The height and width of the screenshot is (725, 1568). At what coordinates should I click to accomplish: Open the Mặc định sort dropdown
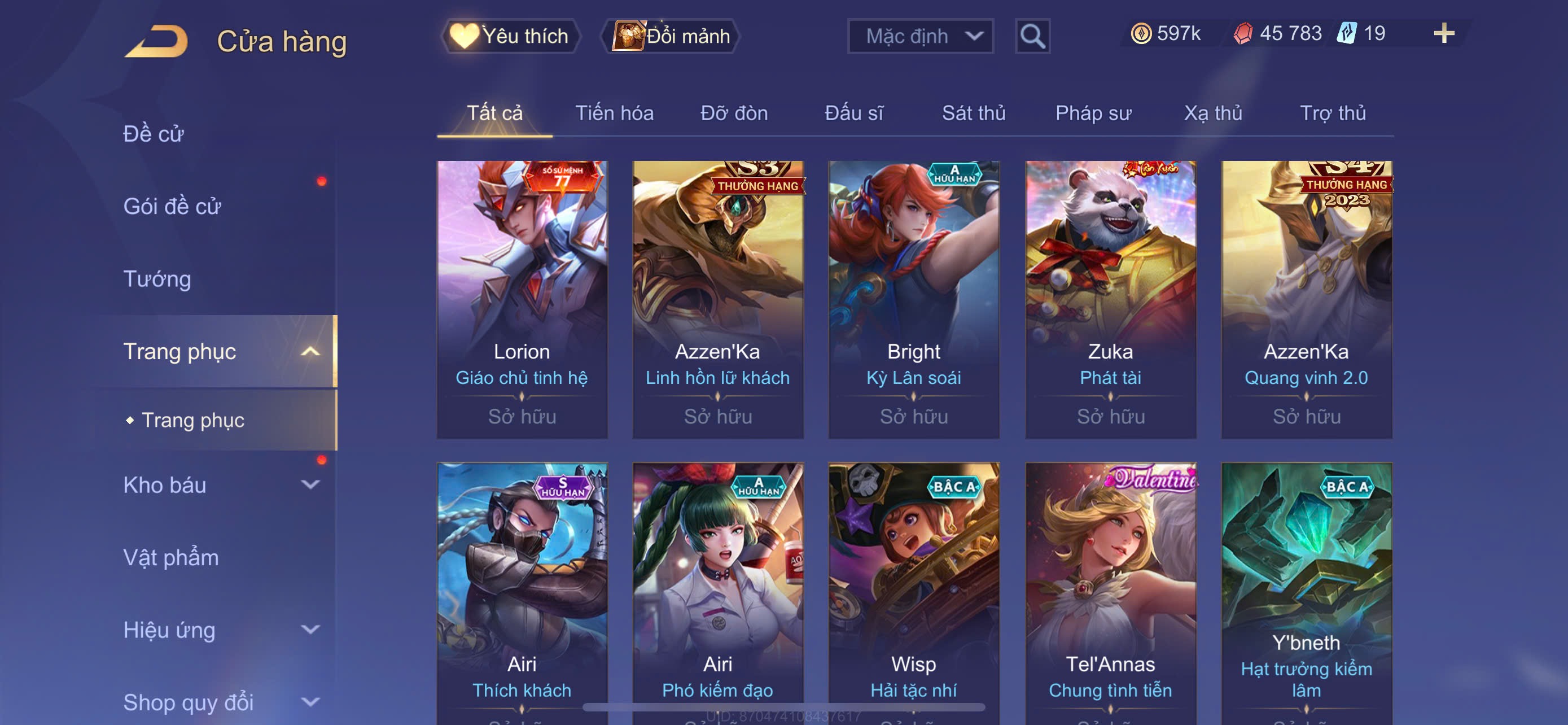tap(919, 36)
